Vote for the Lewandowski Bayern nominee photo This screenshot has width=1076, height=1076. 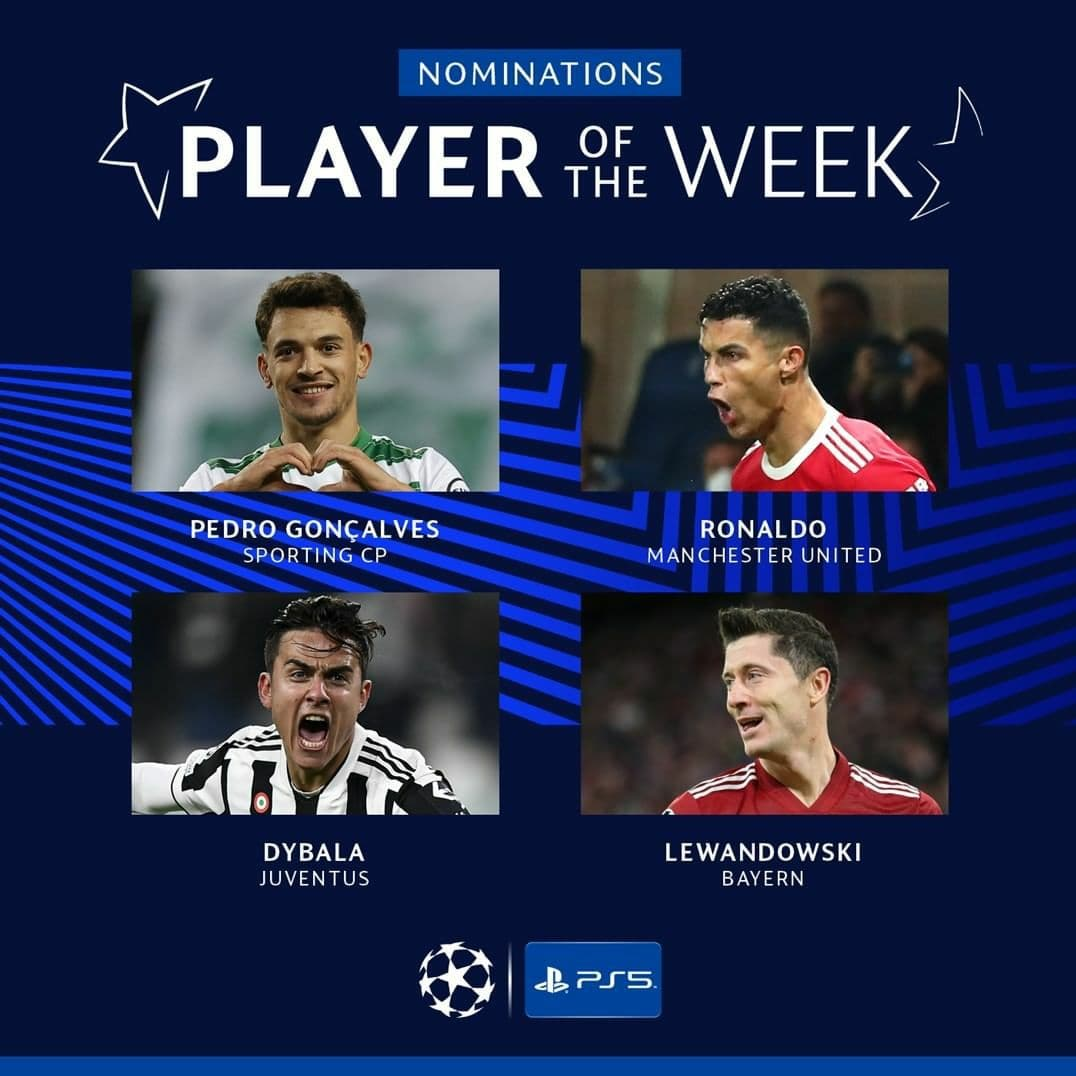tap(764, 703)
